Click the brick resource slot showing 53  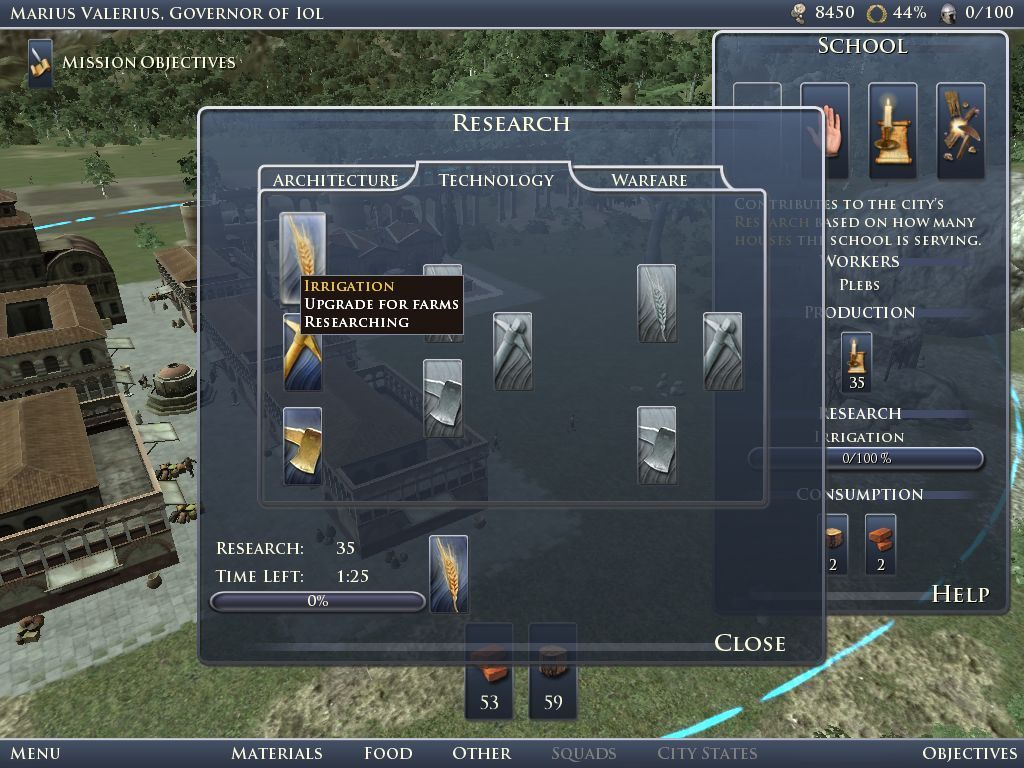click(x=489, y=670)
